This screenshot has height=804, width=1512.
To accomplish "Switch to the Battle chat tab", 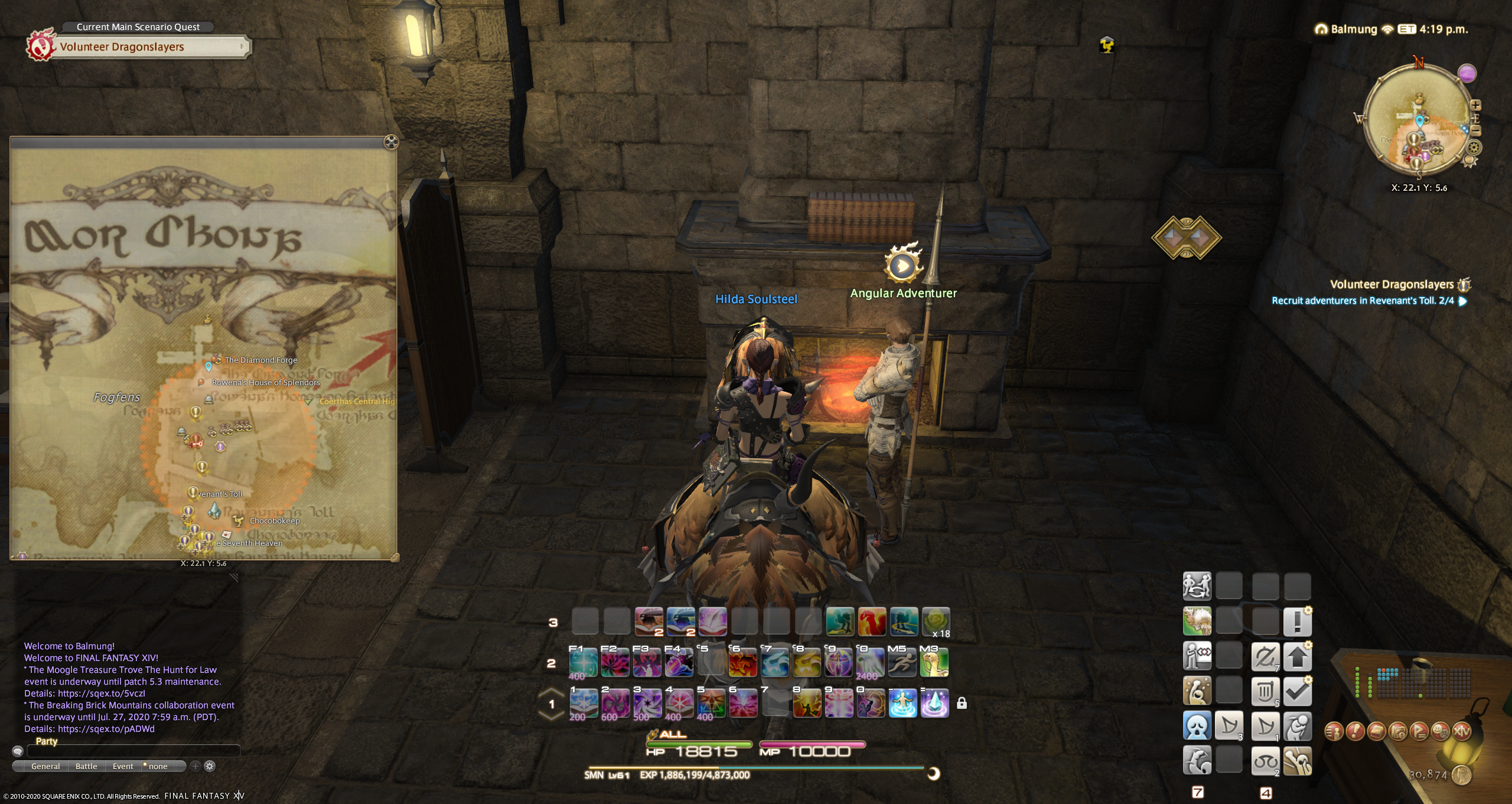I will pos(86,766).
